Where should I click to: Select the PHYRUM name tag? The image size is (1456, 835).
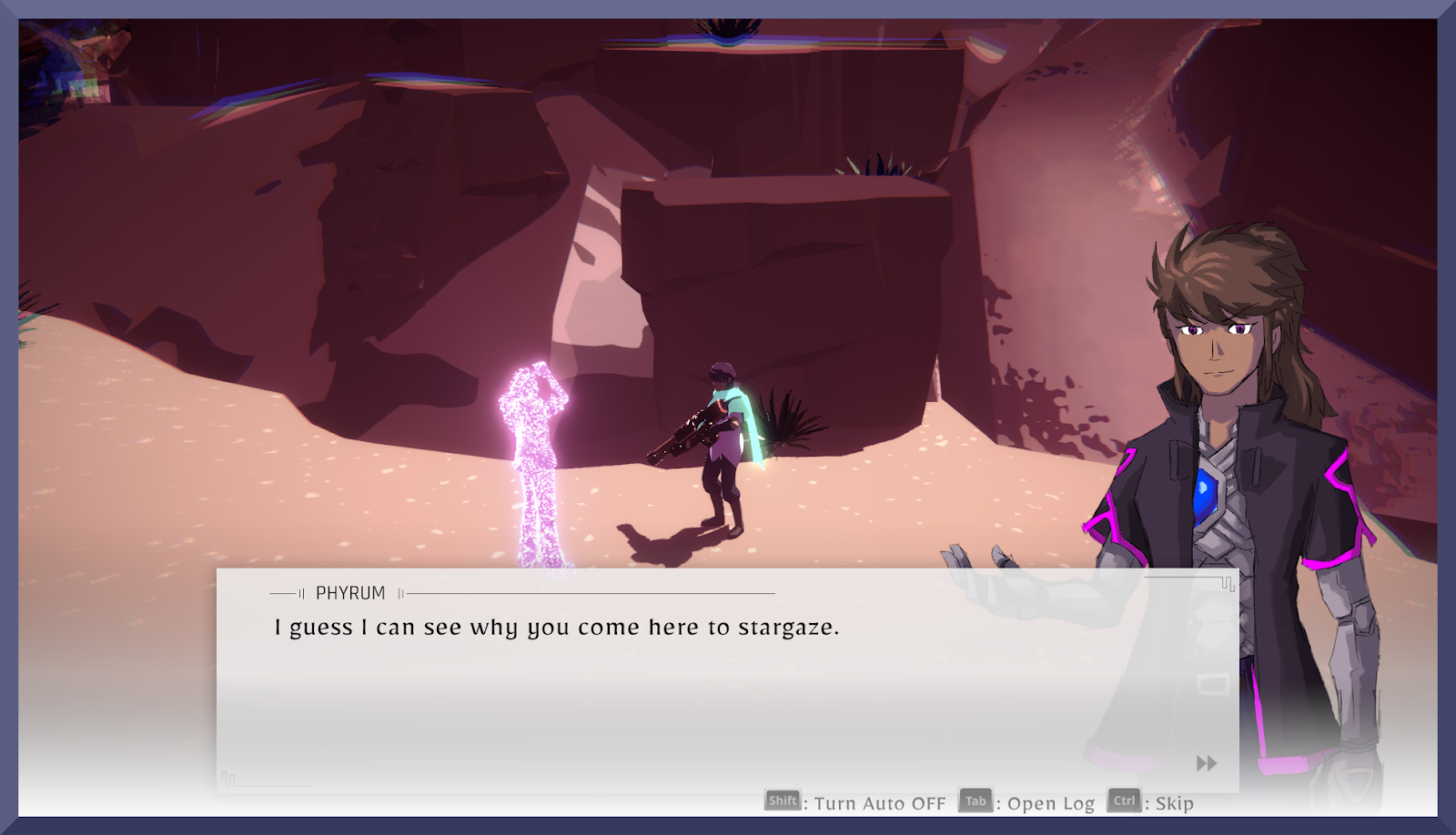(349, 592)
